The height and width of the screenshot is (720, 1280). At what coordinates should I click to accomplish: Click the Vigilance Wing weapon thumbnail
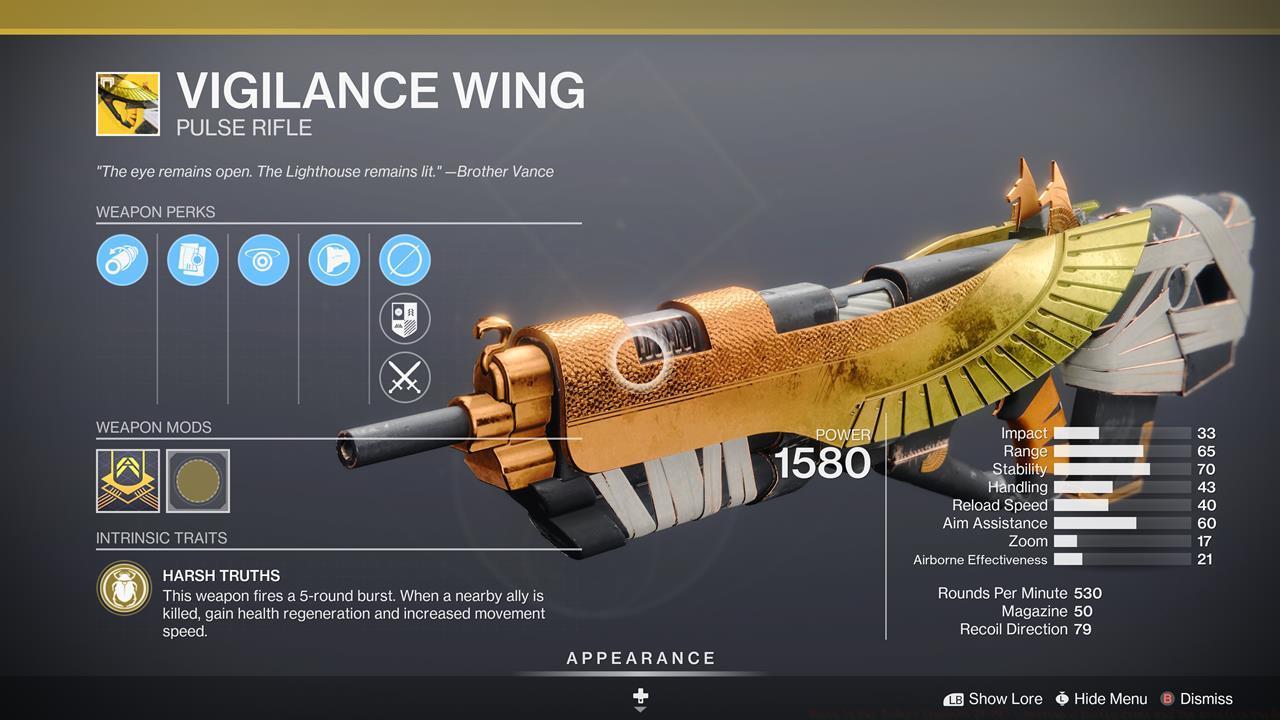pyautogui.click(x=128, y=103)
